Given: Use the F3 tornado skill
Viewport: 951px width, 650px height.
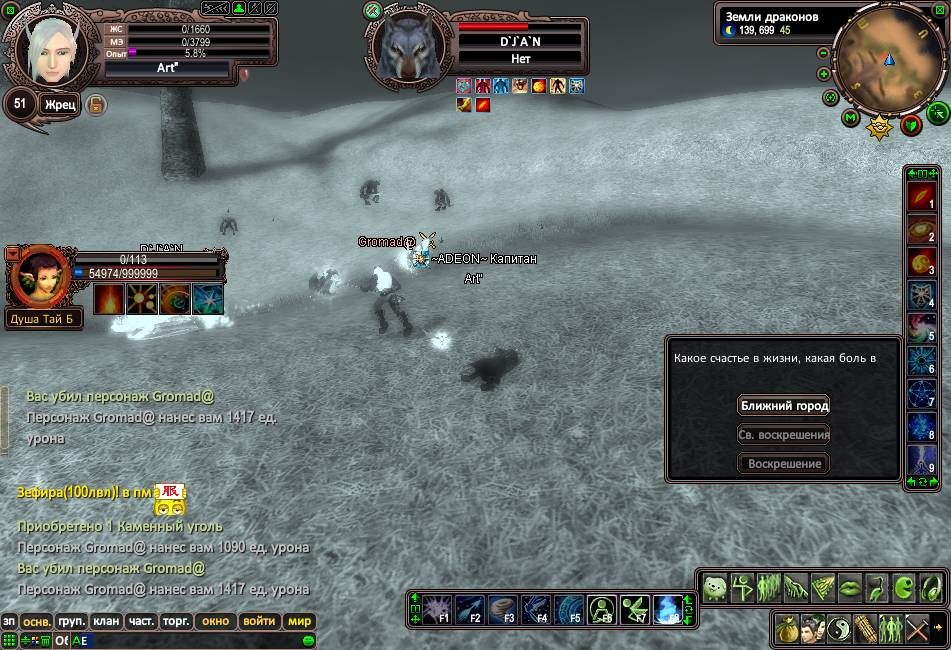Looking at the screenshot, I should point(503,608).
